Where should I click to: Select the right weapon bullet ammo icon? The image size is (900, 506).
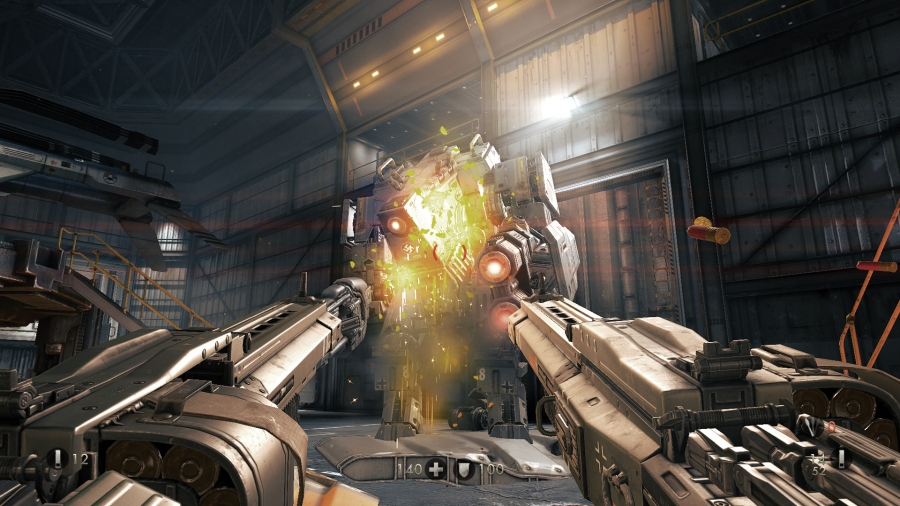click(x=841, y=457)
